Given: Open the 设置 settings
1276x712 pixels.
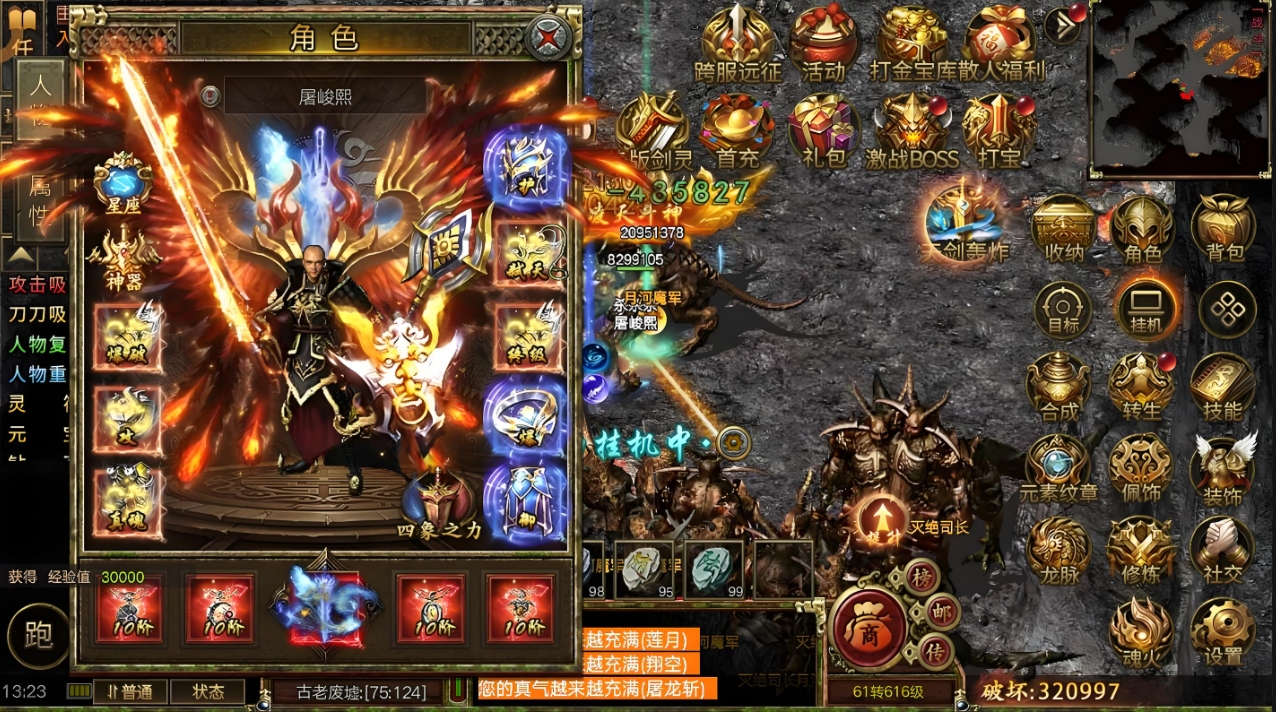Looking at the screenshot, I should (1223, 632).
